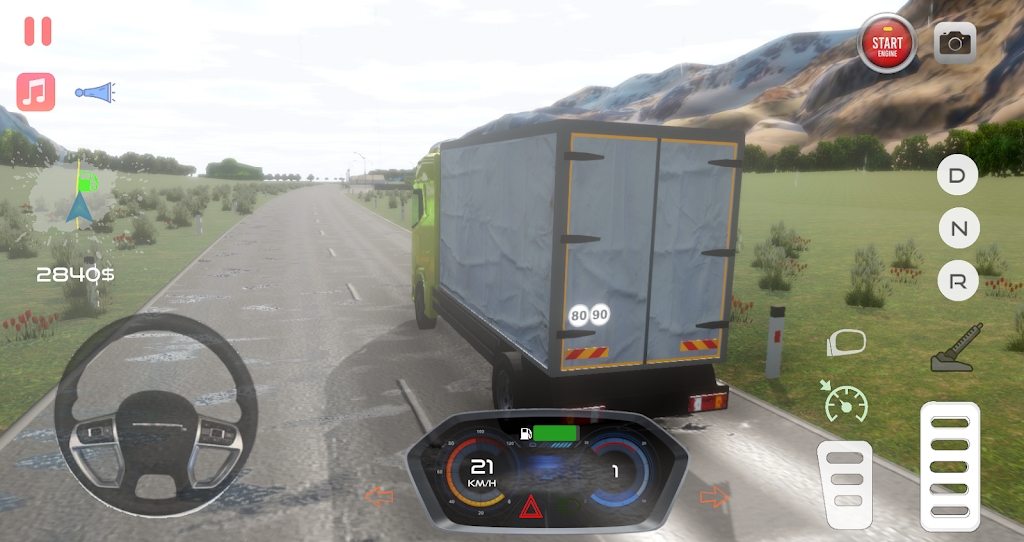Pull the handbrake lever icon

957,348
